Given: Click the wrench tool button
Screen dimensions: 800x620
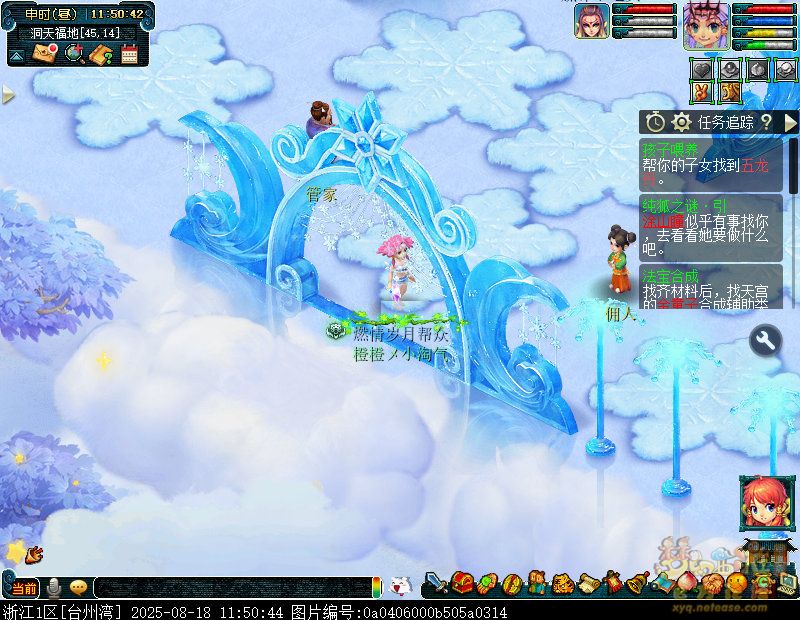Looking at the screenshot, I should coord(765,341).
